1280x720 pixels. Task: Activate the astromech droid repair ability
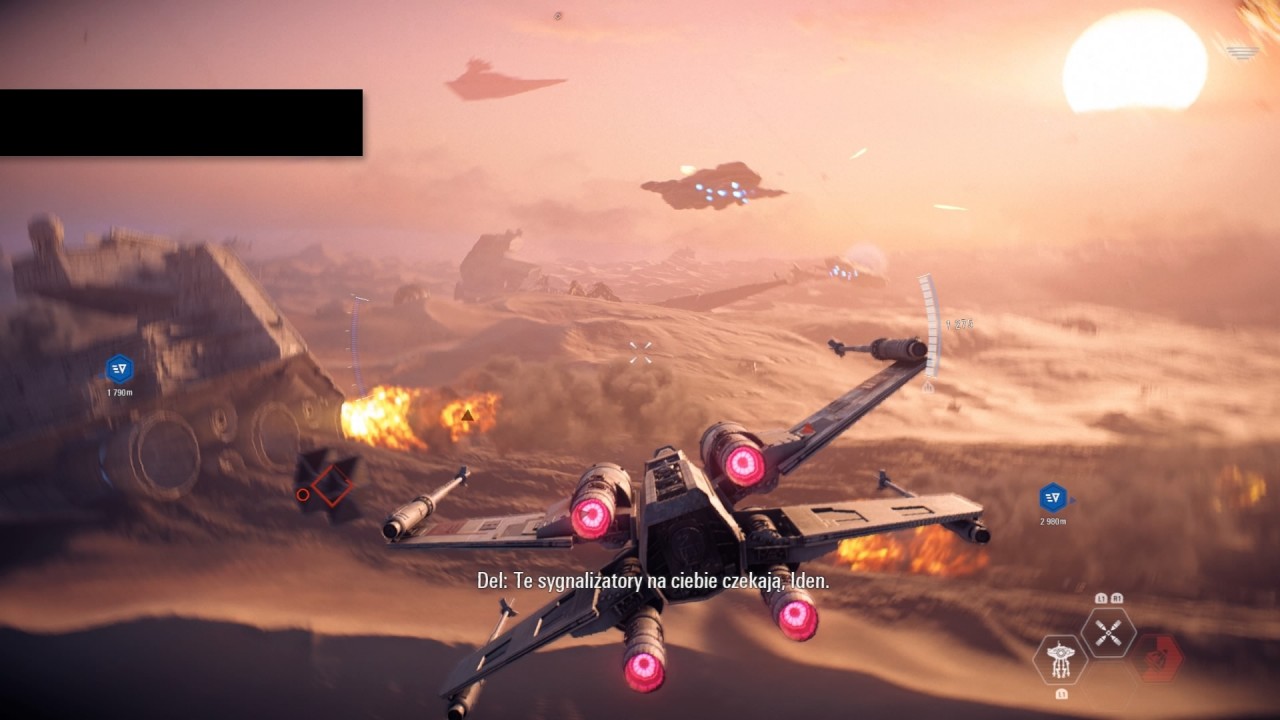[1060, 659]
